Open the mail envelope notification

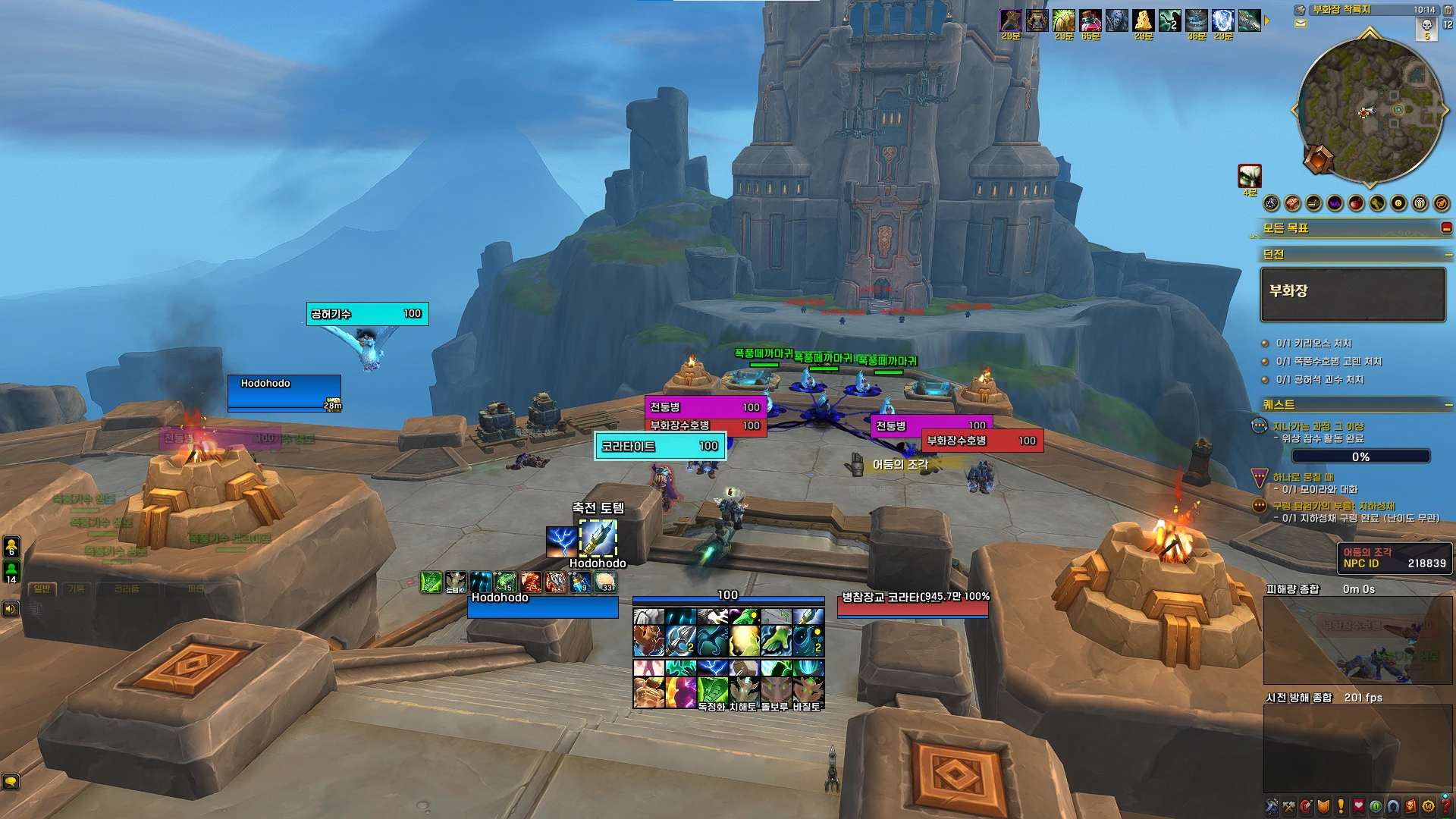coord(1301,24)
